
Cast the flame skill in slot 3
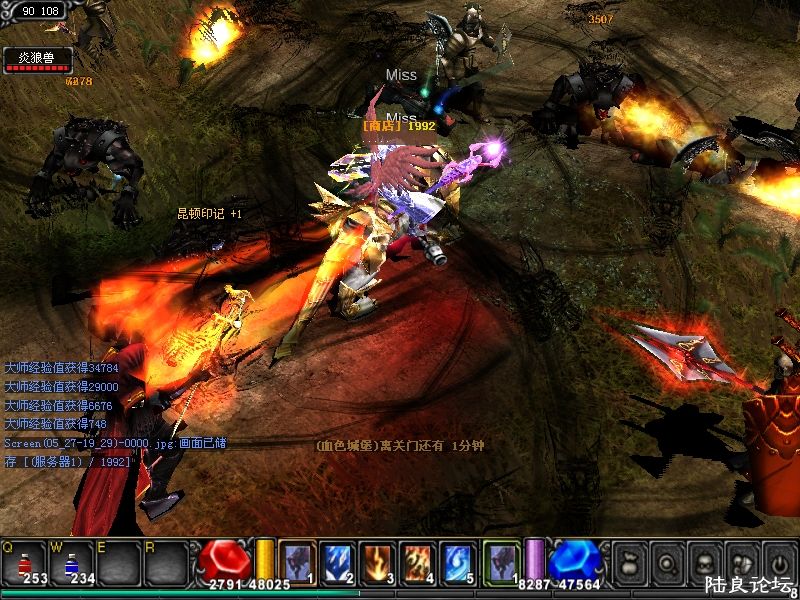[377, 562]
